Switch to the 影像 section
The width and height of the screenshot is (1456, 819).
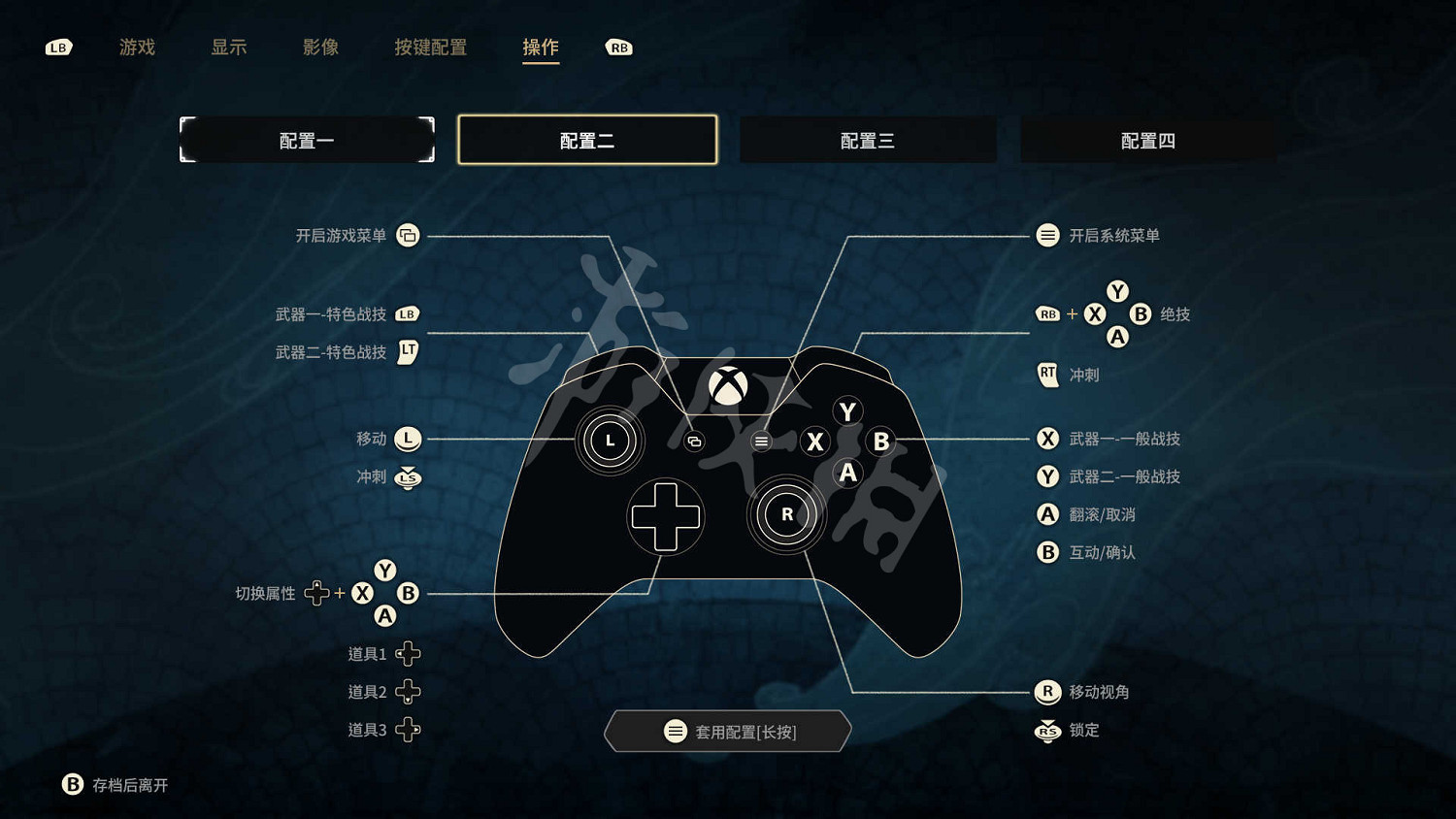pos(321,48)
